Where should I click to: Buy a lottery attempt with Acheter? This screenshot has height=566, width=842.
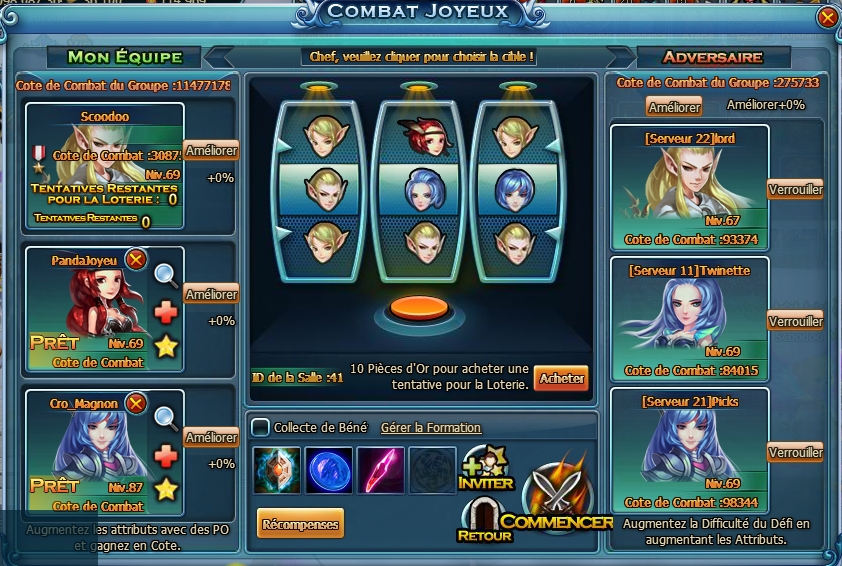(x=561, y=378)
